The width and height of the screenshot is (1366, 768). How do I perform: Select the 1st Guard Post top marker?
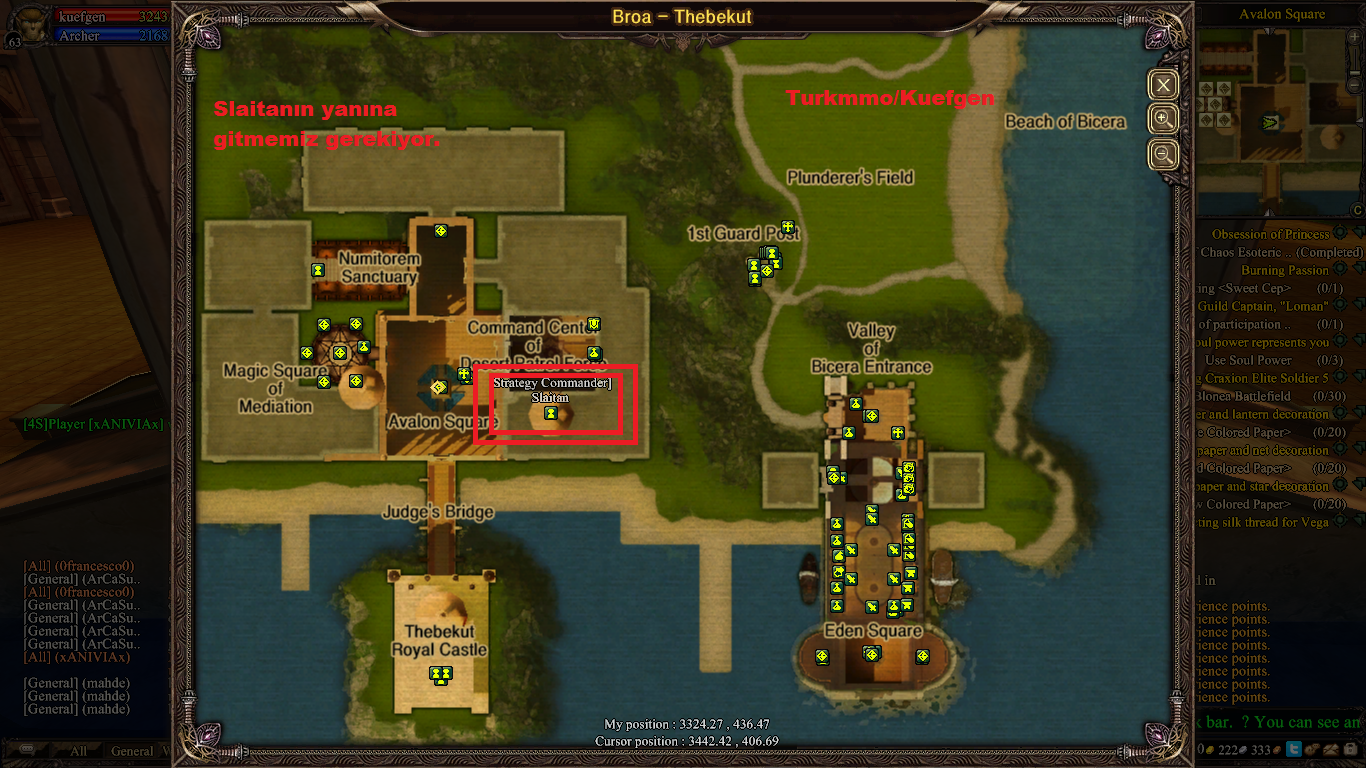pyautogui.click(x=788, y=227)
